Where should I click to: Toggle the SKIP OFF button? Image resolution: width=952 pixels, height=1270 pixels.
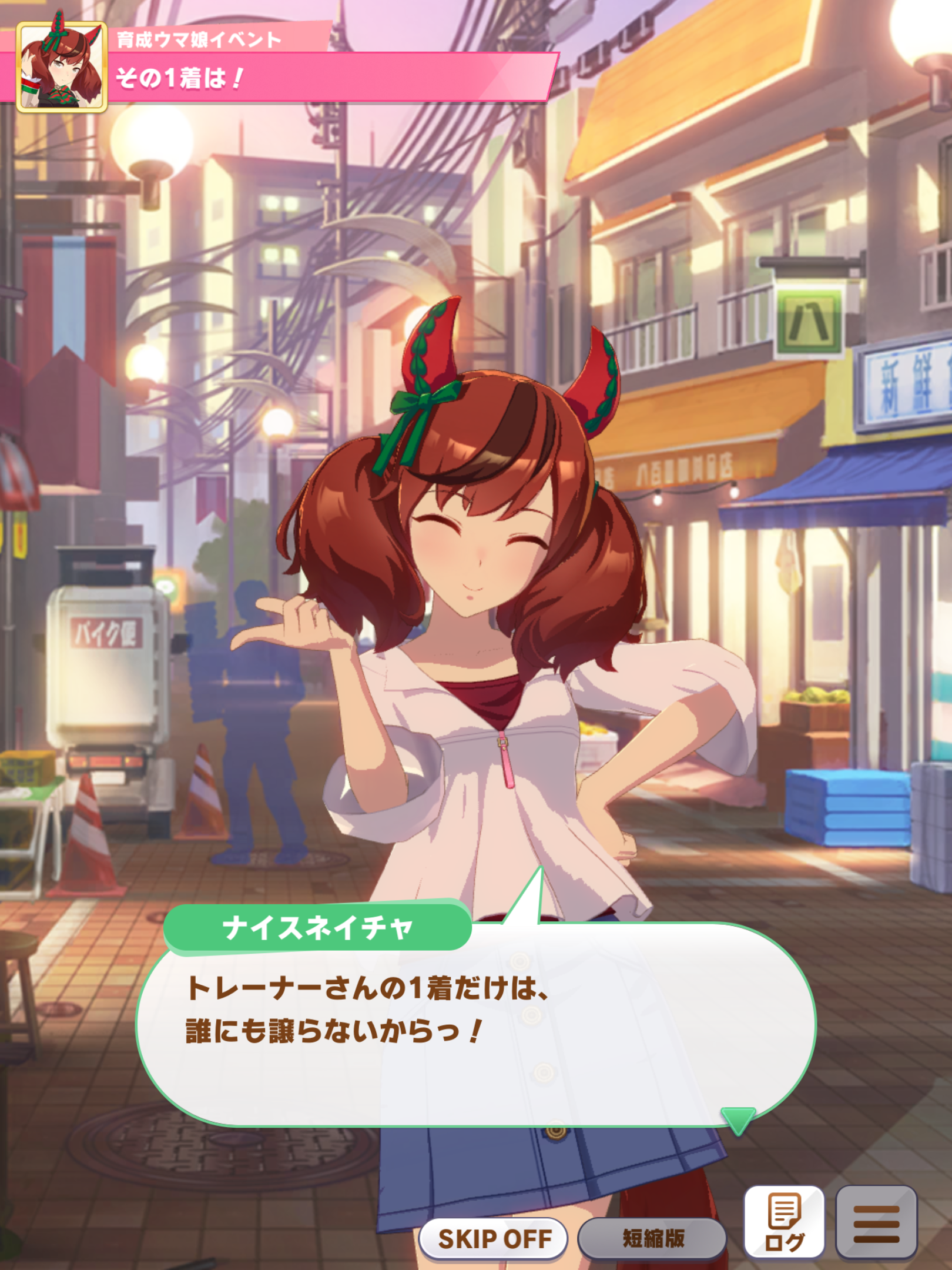[x=494, y=1239]
